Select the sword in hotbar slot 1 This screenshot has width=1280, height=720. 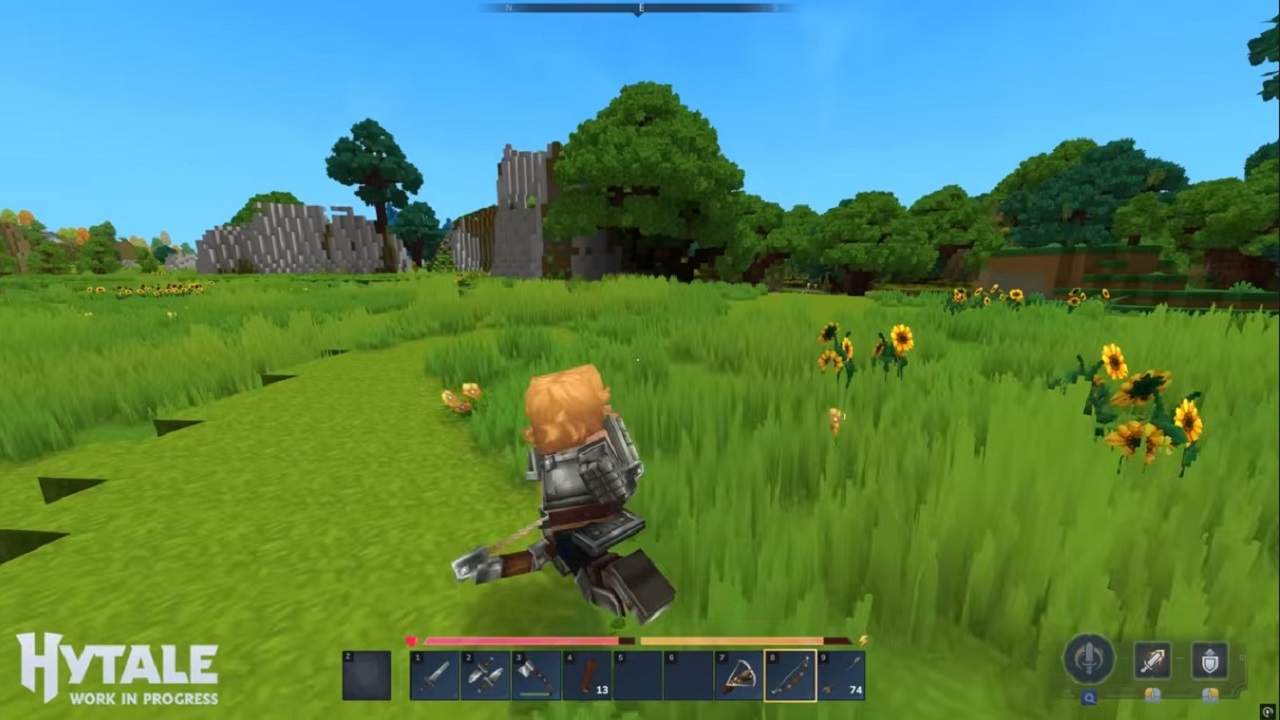435,673
